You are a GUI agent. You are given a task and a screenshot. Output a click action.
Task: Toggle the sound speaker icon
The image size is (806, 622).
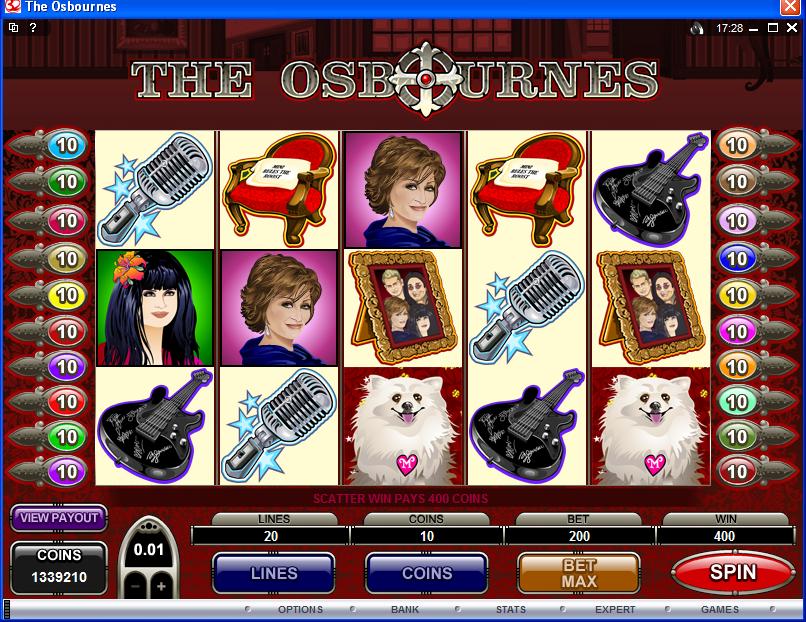tap(697, 28)
